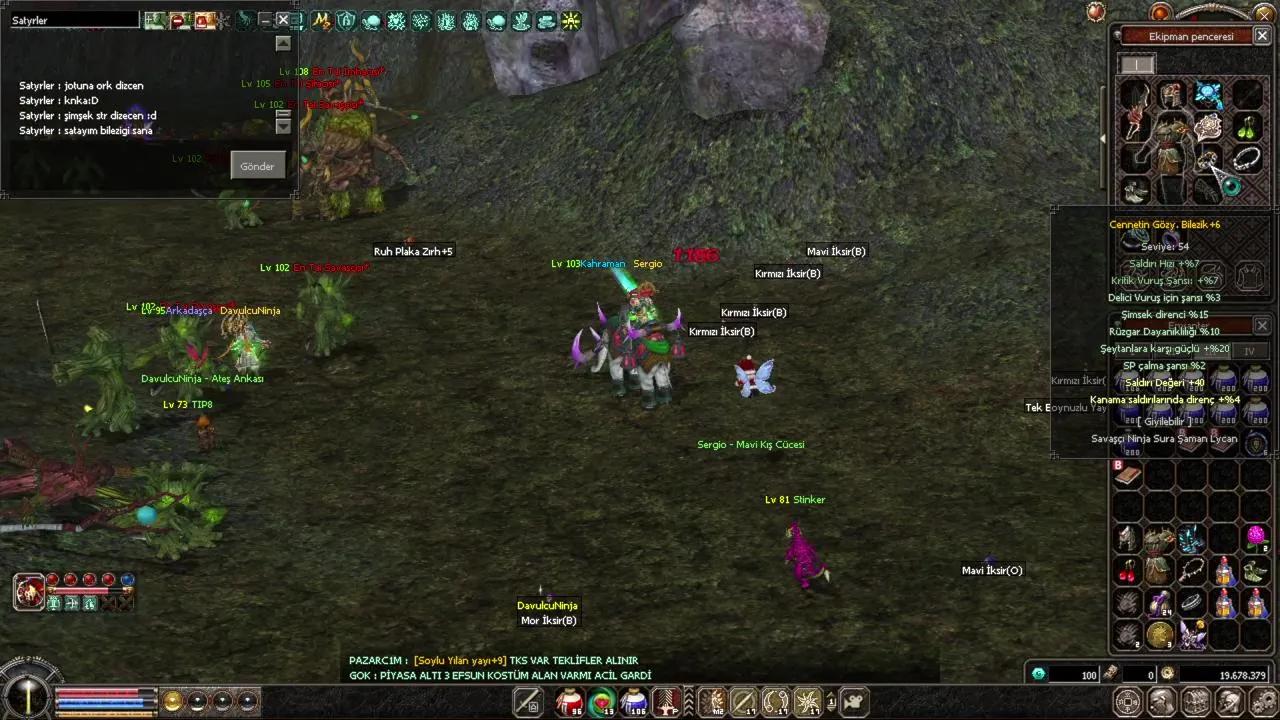Use the blue potion quickslot

[x=634, y=702]
